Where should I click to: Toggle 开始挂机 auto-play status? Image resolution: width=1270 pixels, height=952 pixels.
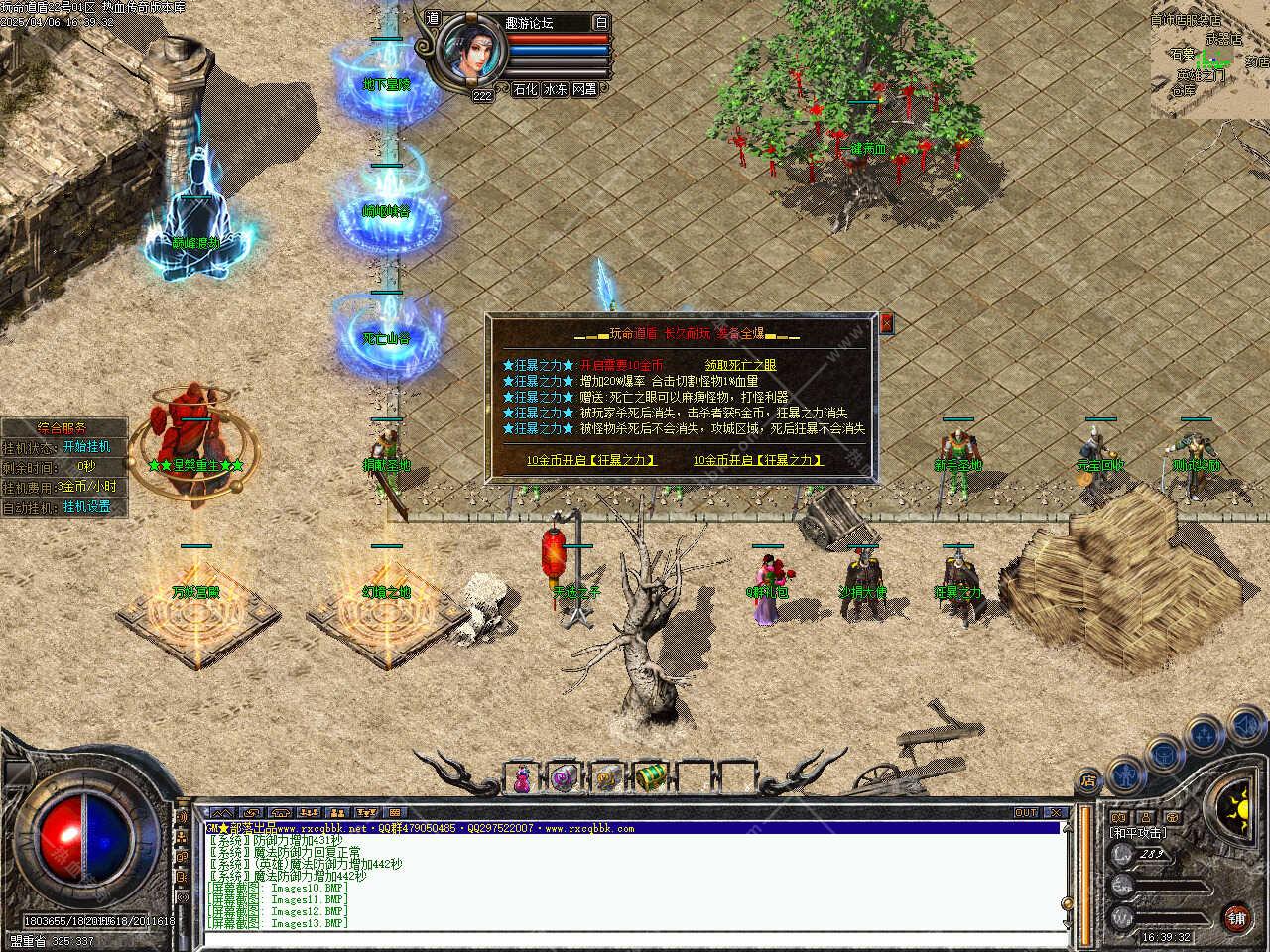pos(87,447)
